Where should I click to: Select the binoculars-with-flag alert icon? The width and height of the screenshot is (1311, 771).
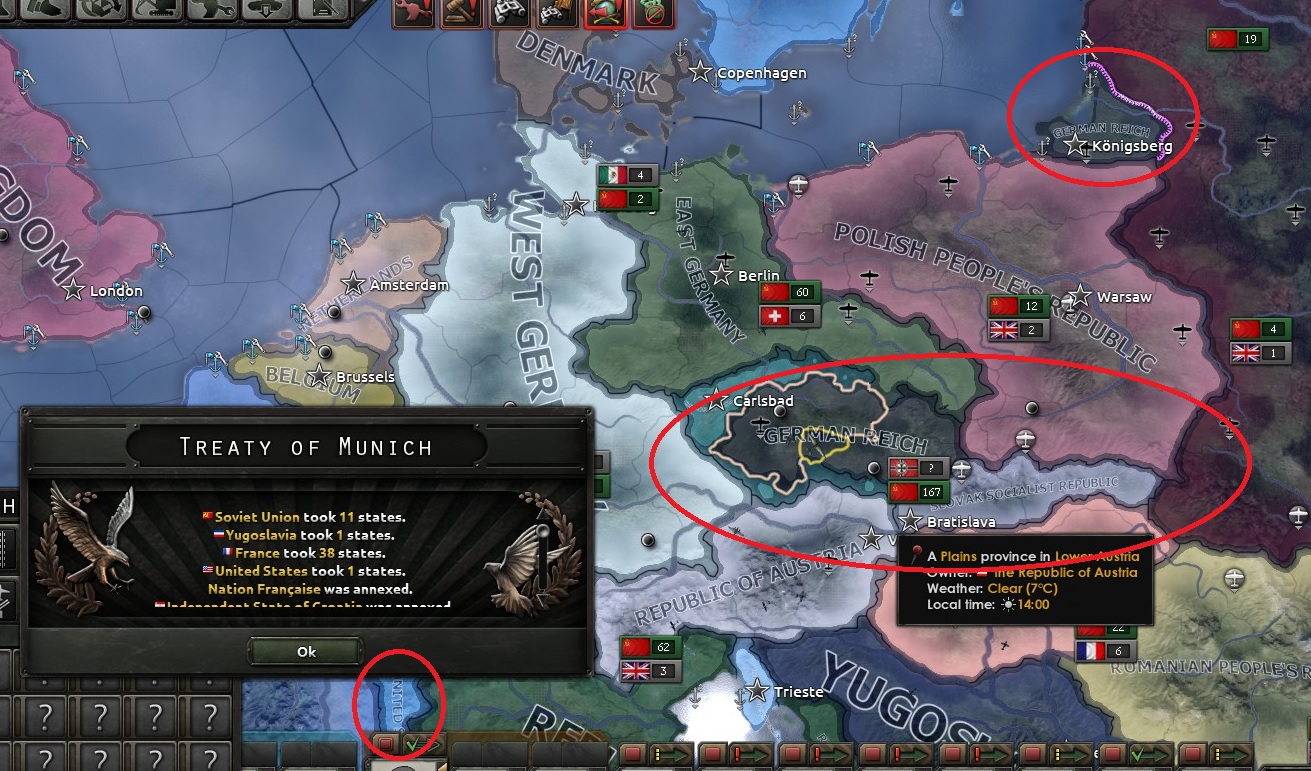pos(555,15)
